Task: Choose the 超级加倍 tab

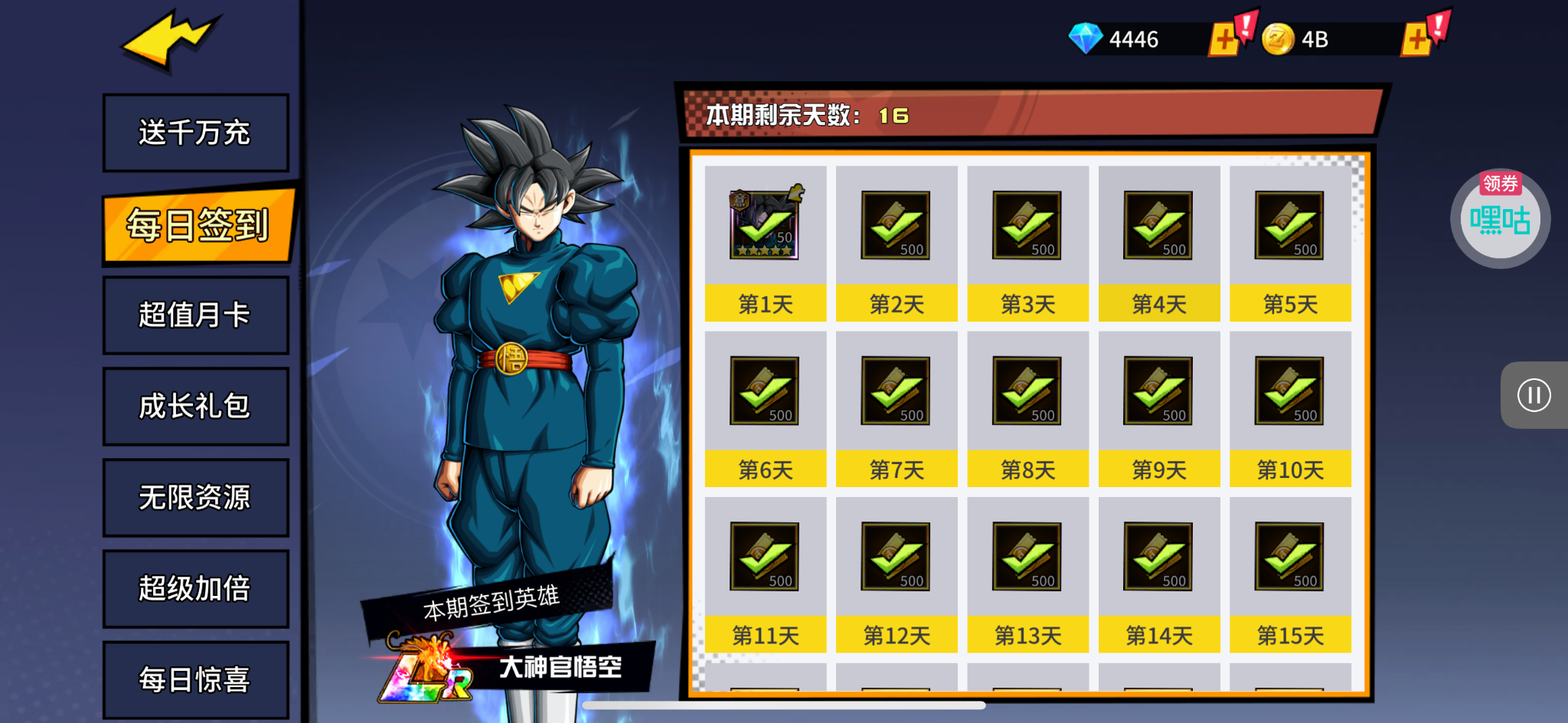Action: (x=195, y=588)
